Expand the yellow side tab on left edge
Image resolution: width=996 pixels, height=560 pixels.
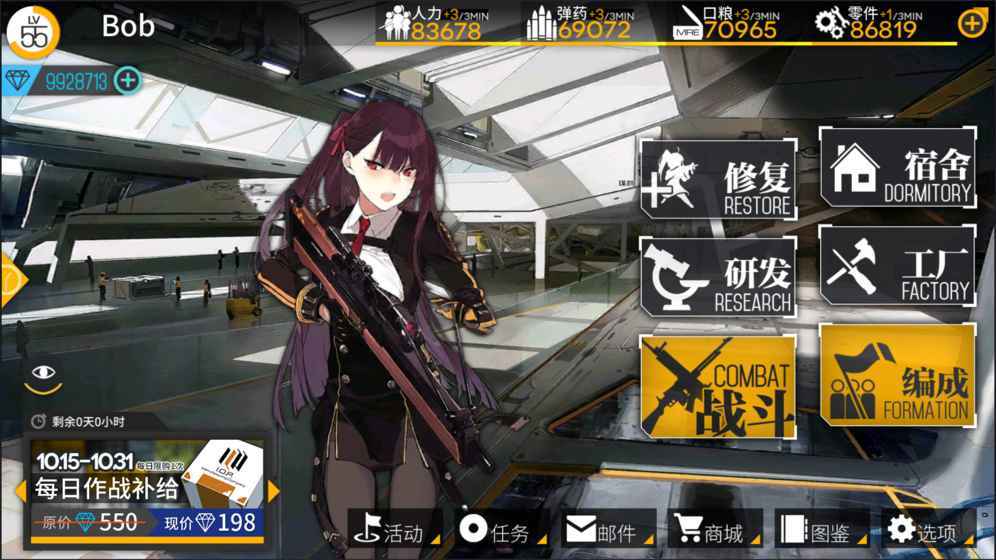click(10, 281)
